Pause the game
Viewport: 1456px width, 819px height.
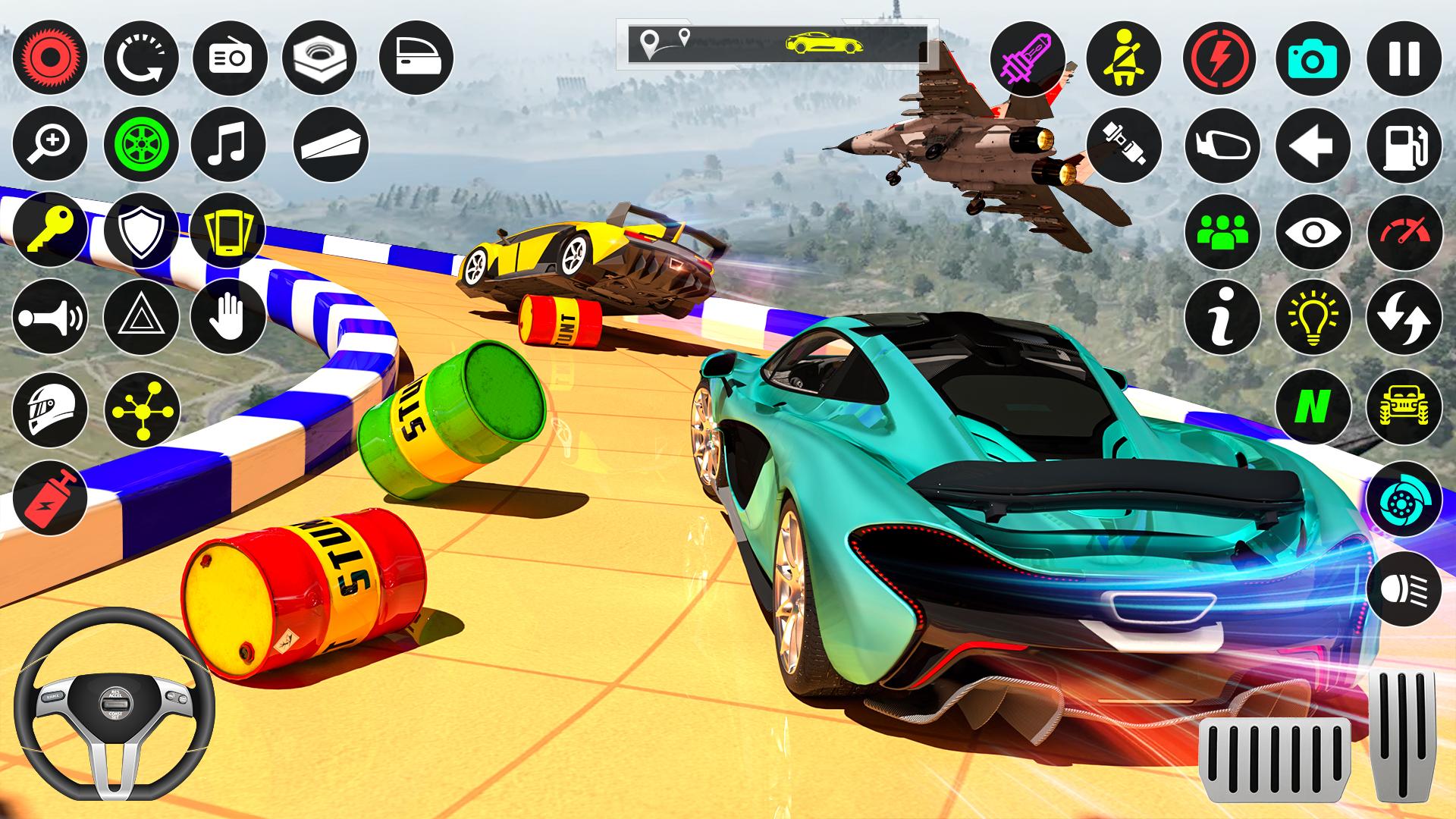tap(1404, 58)
